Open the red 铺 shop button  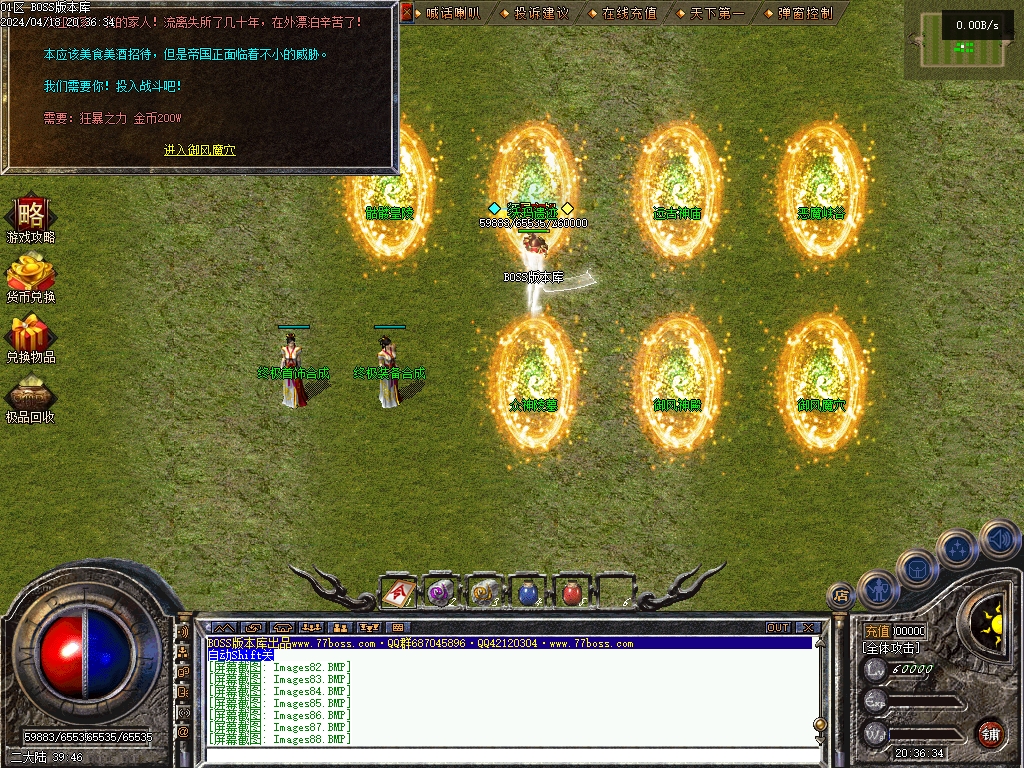[990, 733]
